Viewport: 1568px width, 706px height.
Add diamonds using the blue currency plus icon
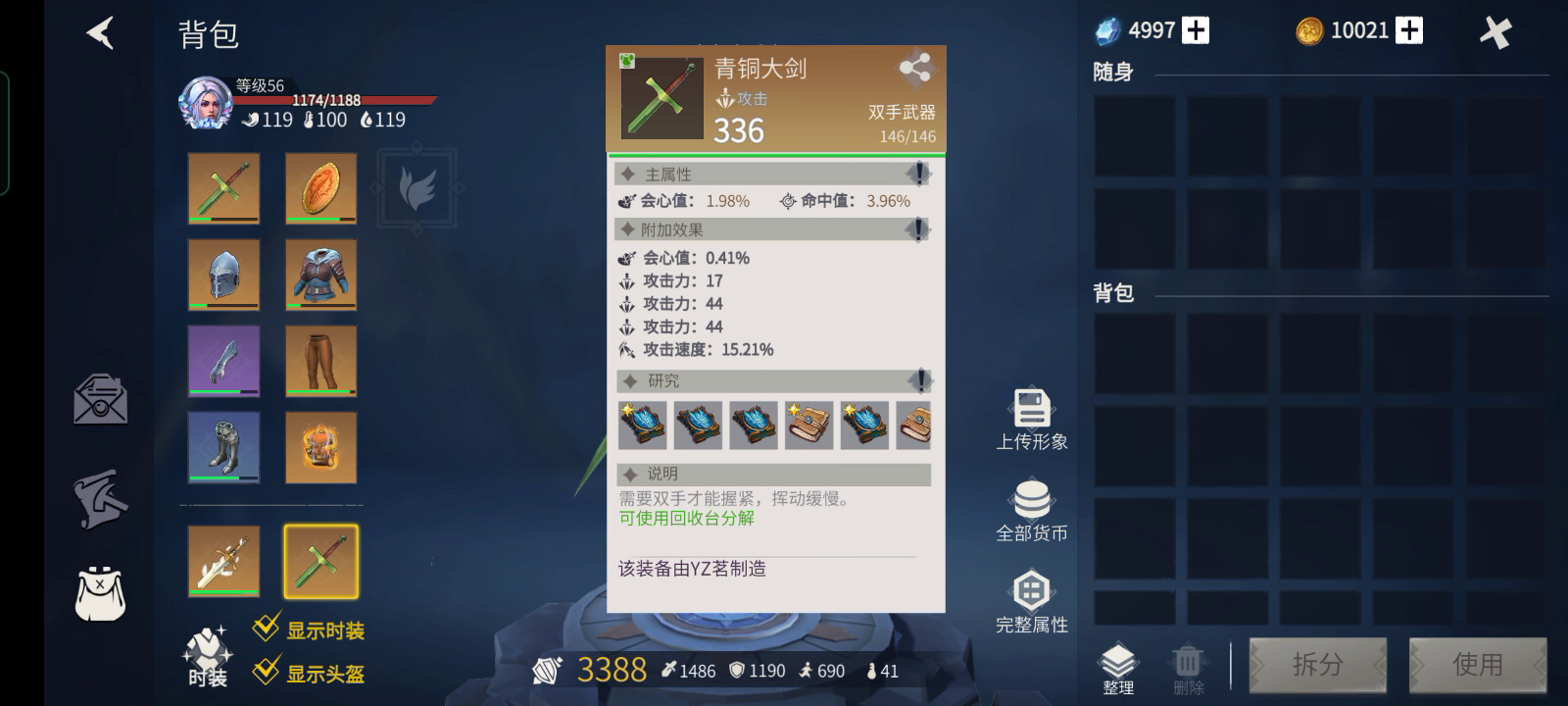(x=1196, y=29)
